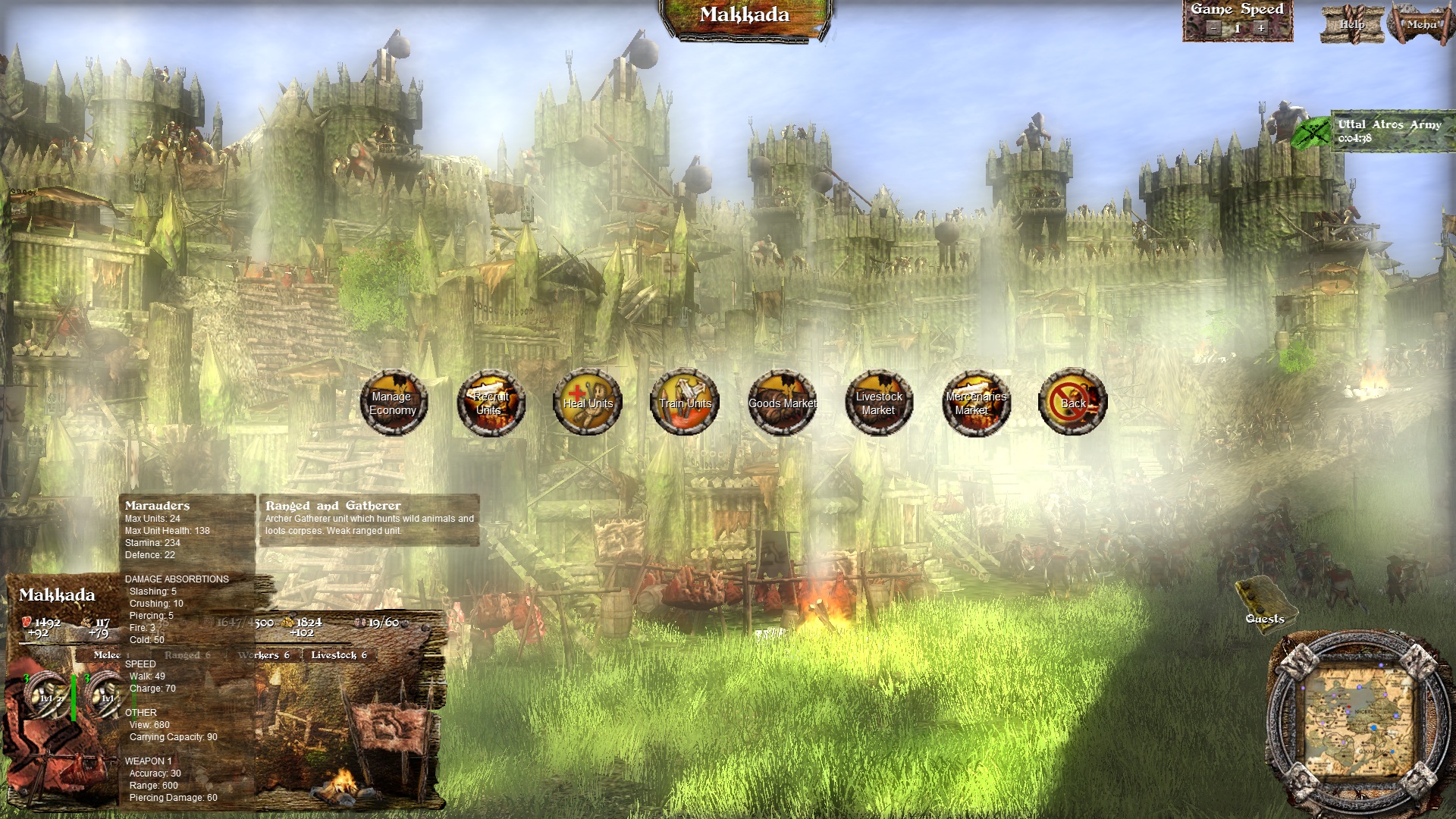Open the game Menu
1456x819 pixels.
pyautogui.click(x=1421, y=24)
